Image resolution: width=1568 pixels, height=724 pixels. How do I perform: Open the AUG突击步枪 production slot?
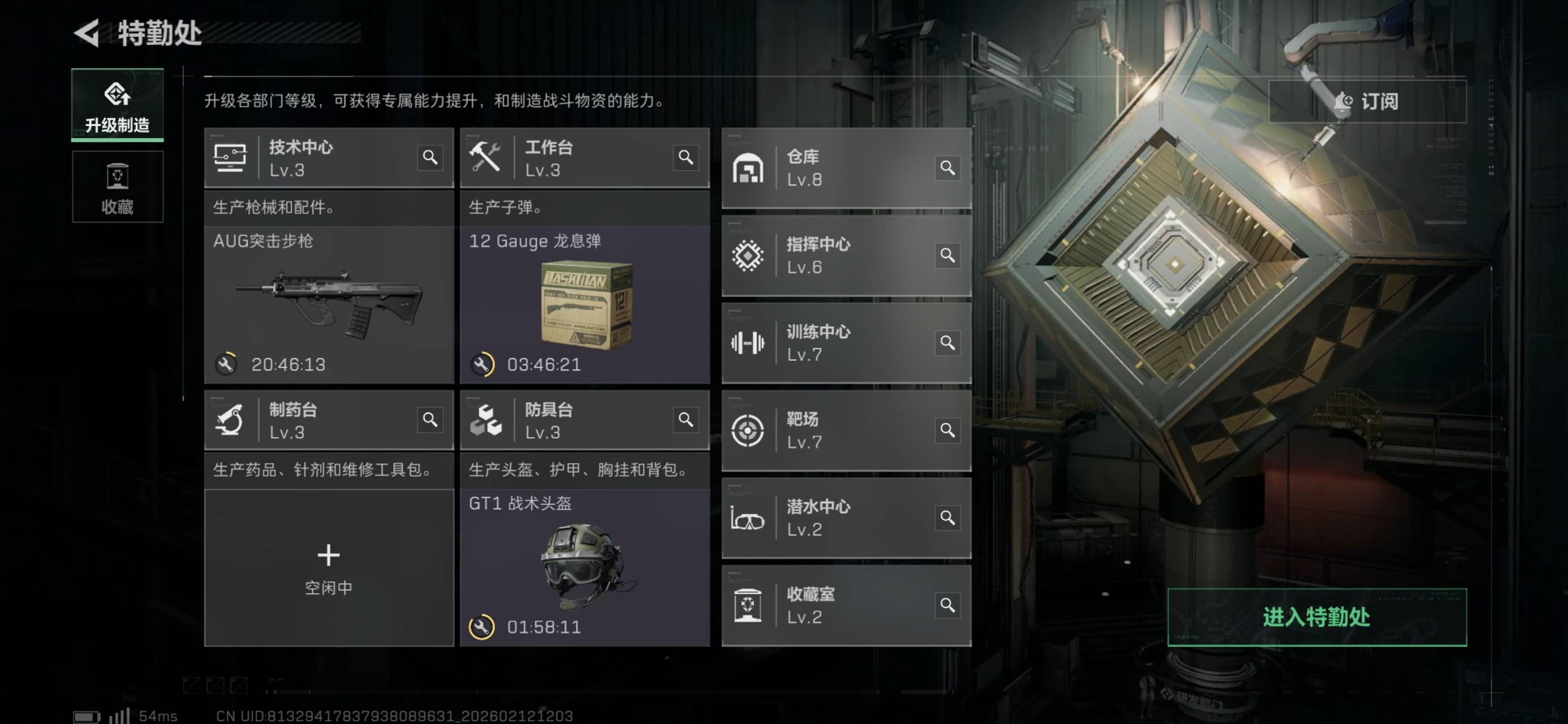point(329,304)
